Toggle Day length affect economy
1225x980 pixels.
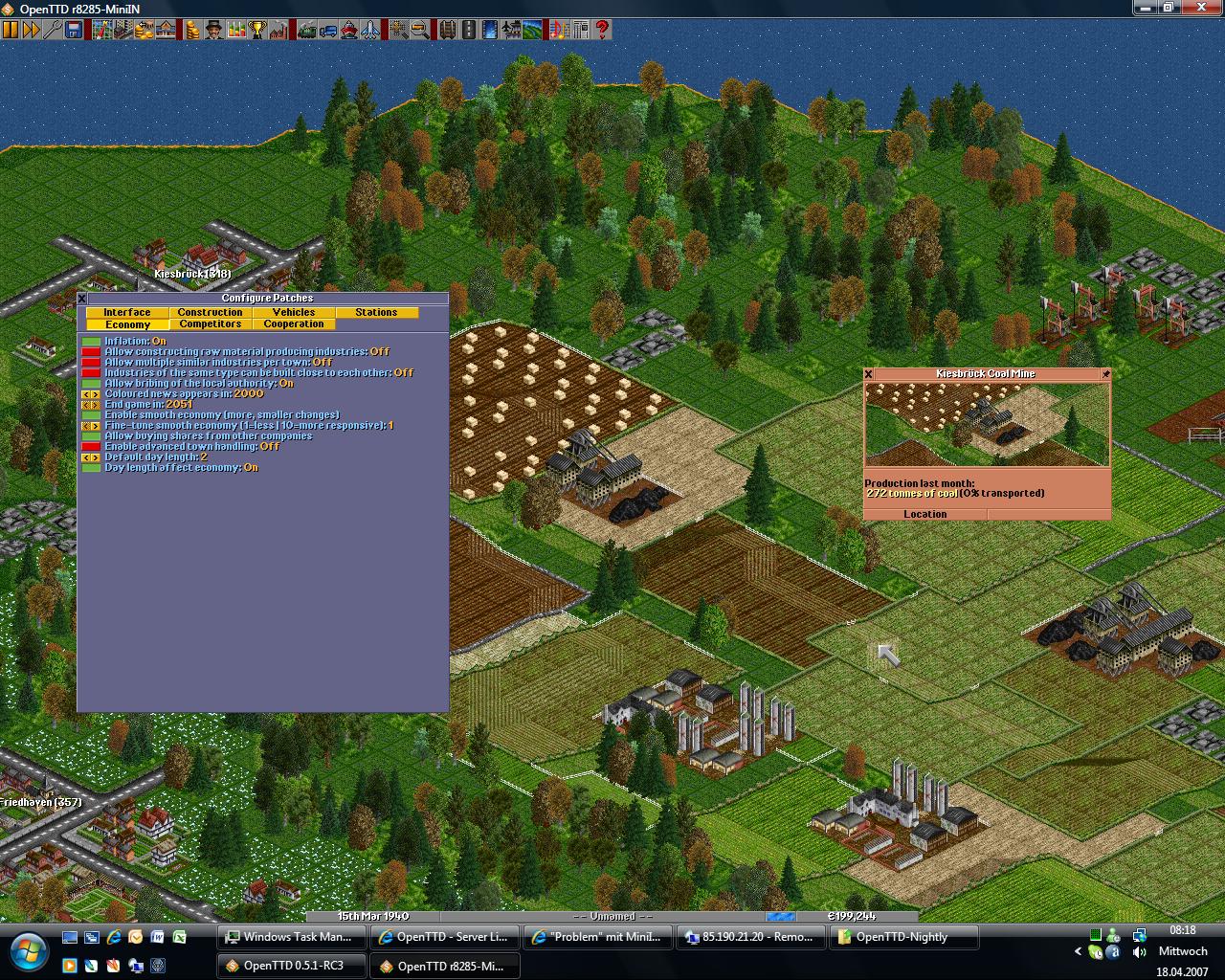click(91, 468)
